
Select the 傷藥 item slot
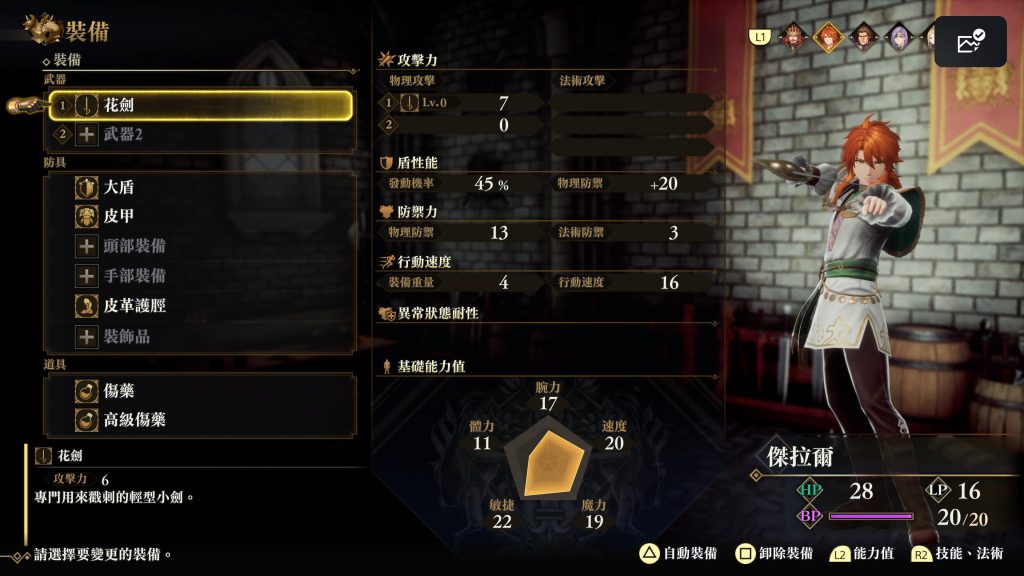pos(200,390)
